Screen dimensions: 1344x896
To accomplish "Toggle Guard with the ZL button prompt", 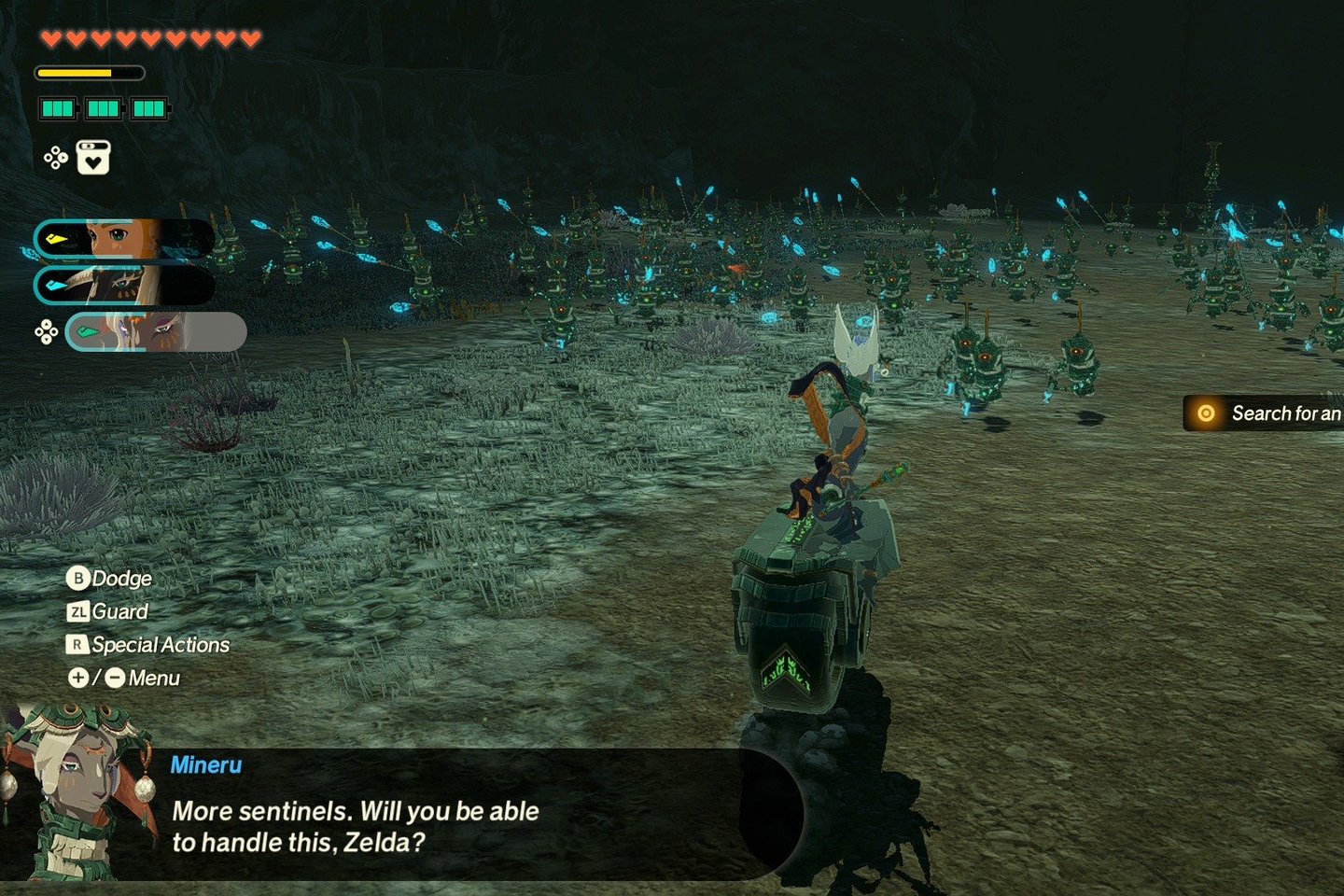I will 79,612.
